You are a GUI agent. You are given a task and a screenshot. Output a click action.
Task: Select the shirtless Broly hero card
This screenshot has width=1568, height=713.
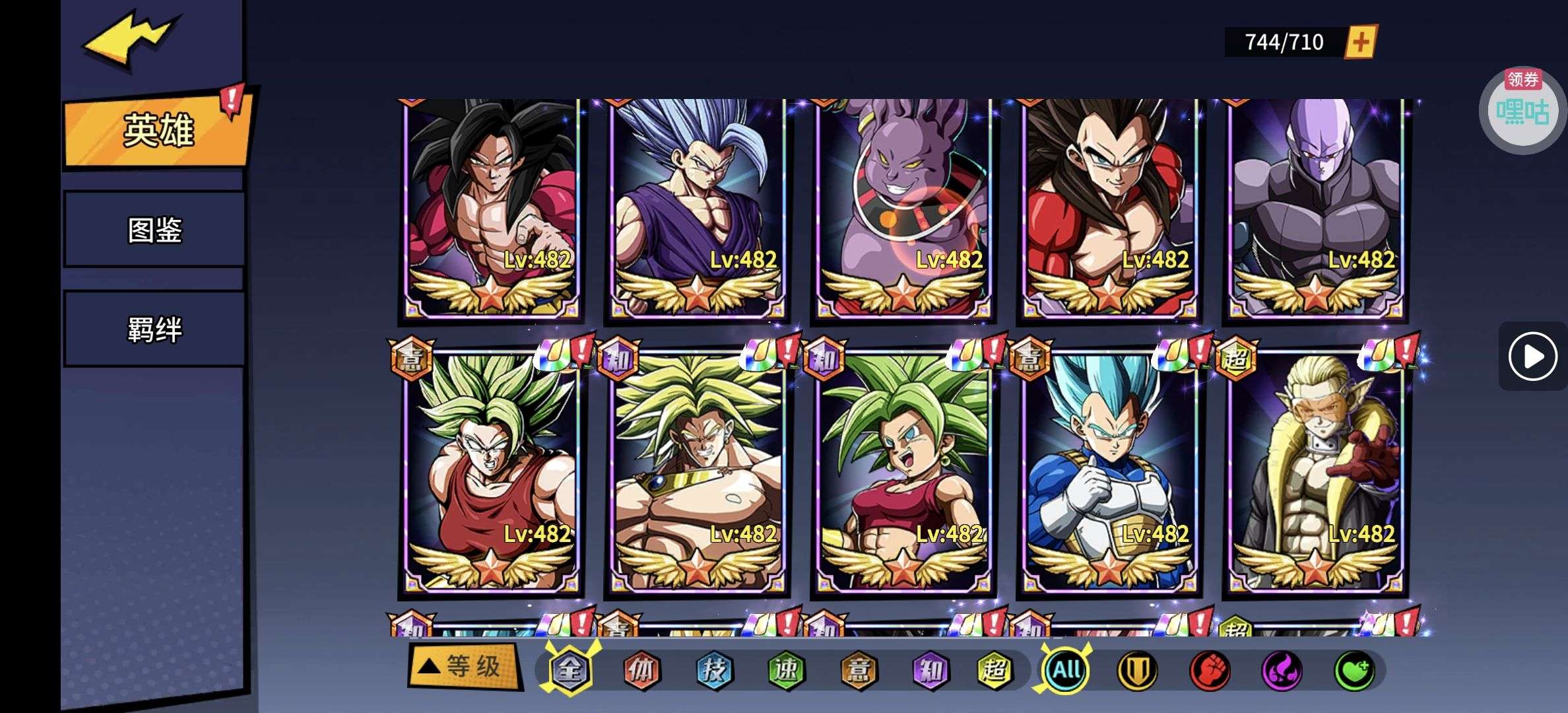point(697,472)
